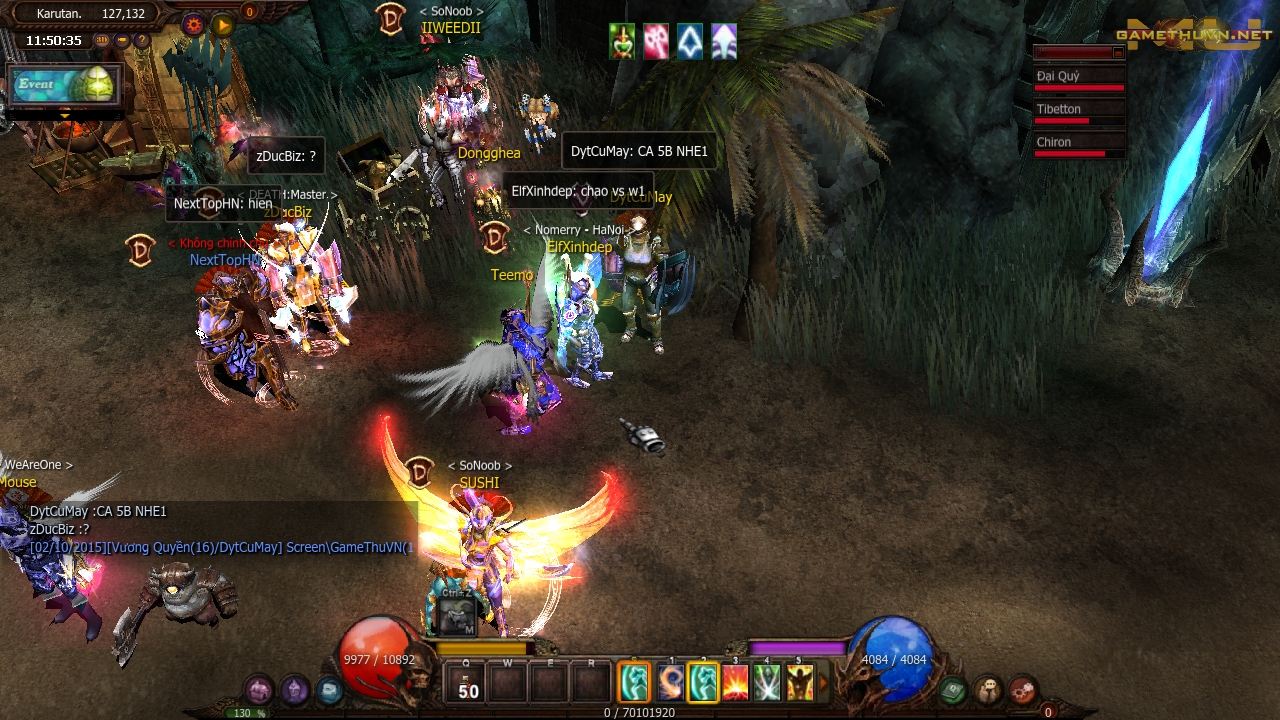Open game settings via the gear icon
This screenshot has height=720, width=1280.
[193, 23]
